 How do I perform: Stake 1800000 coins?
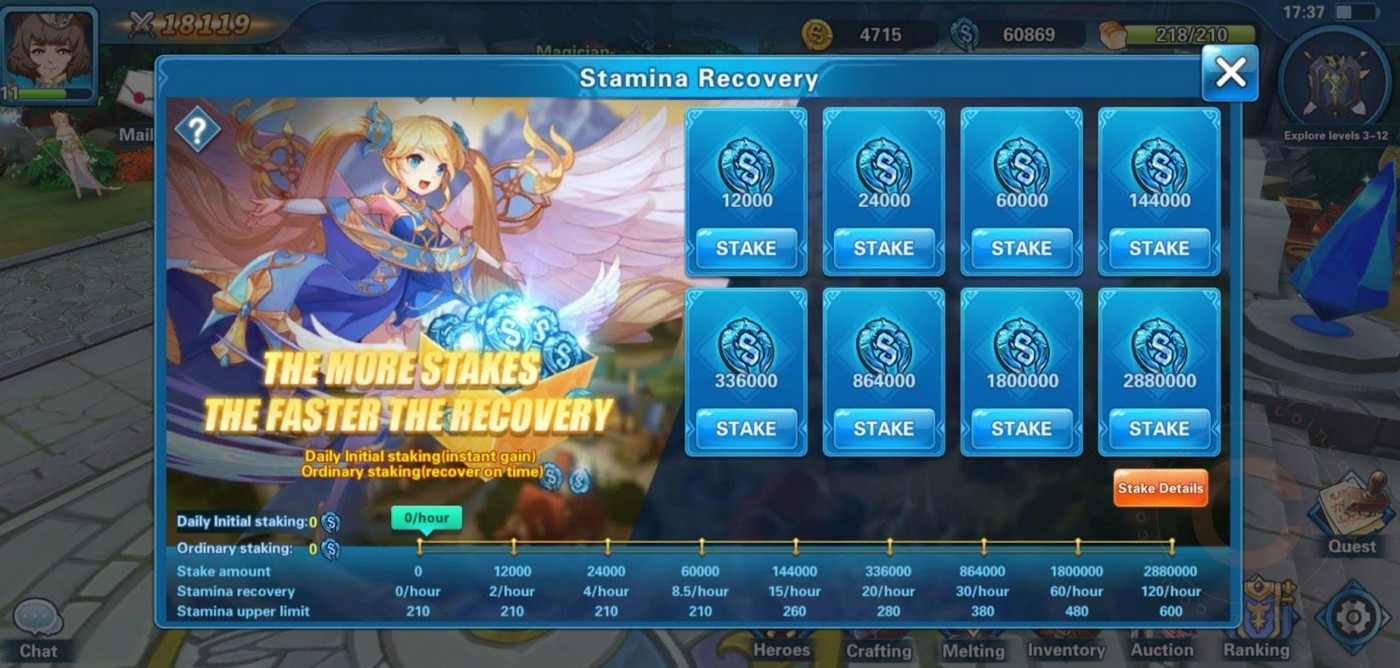[x=1021, y=428]
